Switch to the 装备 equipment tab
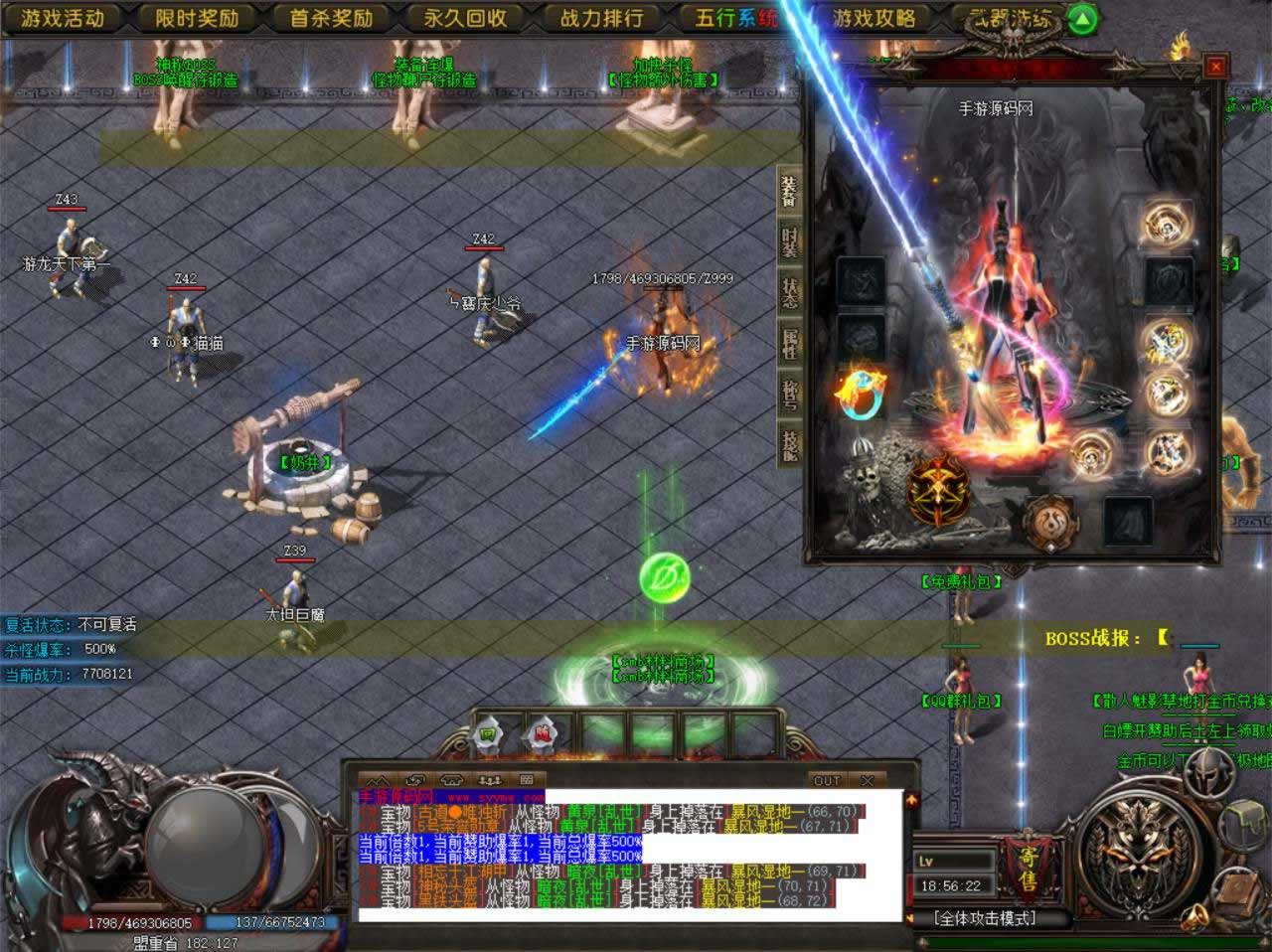 (x=789, y=193)
